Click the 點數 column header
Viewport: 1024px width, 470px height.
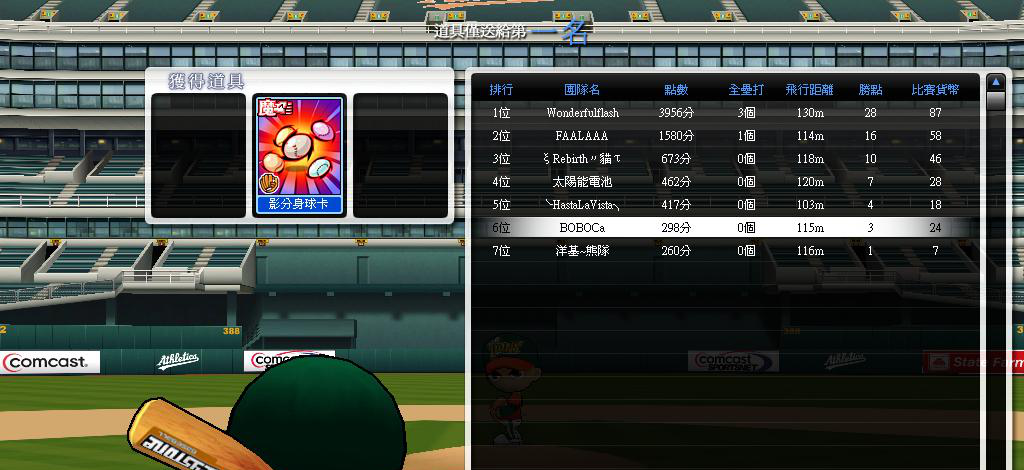(x=676, y=90)
